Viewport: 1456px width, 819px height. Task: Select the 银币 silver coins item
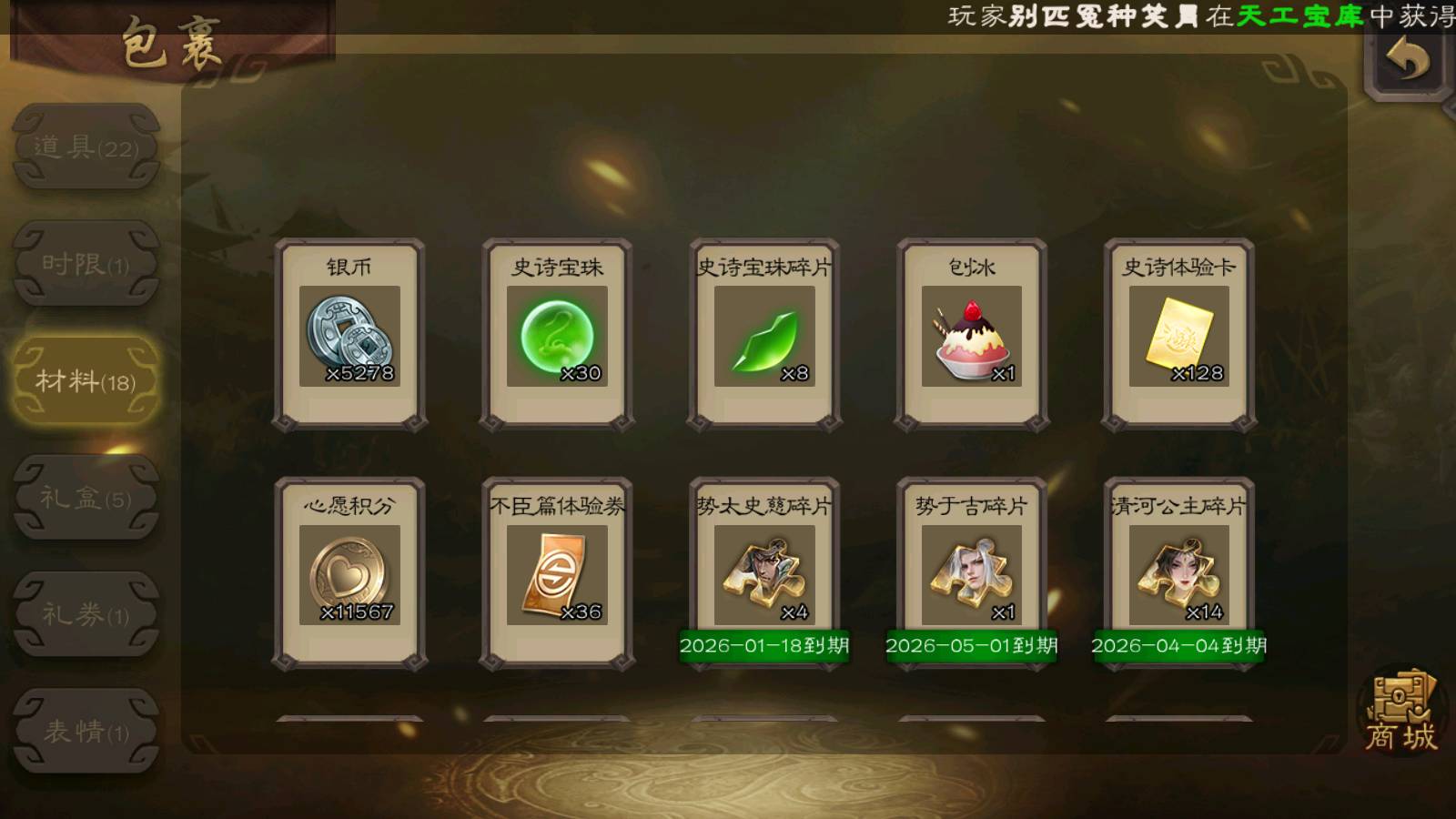[x=349, y=335]
